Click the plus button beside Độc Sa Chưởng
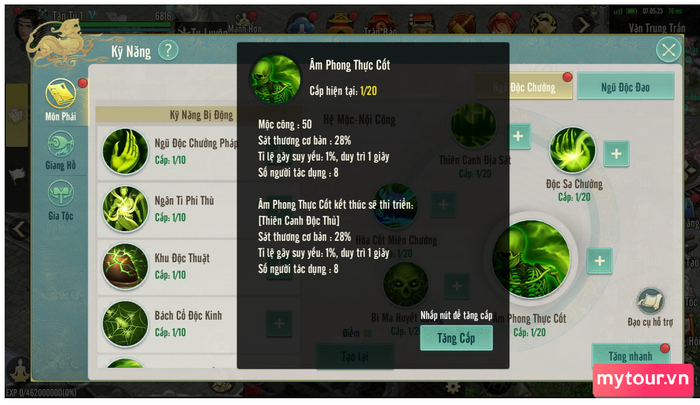This screenshot has width=700, height=405. 617,153
